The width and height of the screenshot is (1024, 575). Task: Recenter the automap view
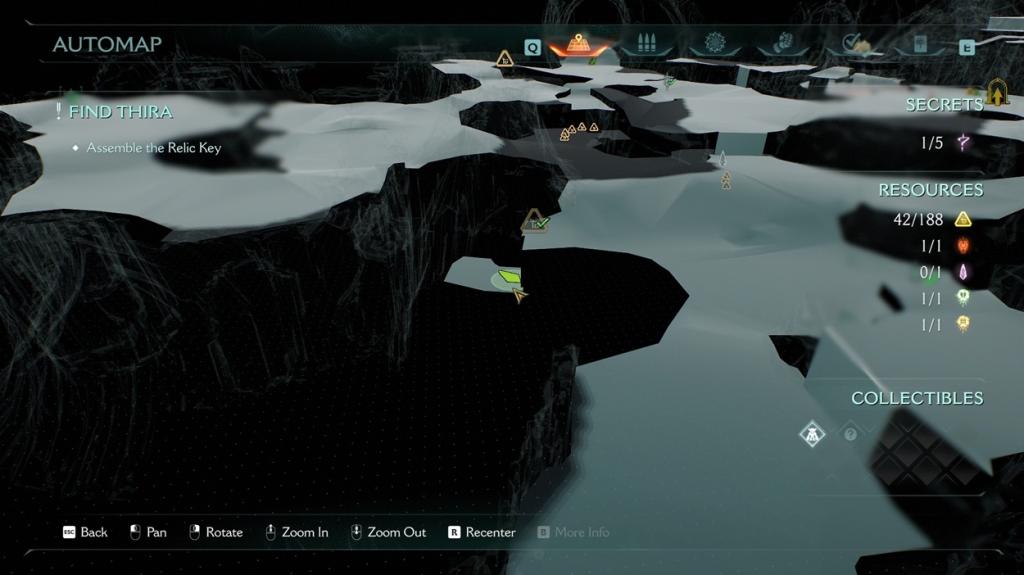click(x=490, y=532)
